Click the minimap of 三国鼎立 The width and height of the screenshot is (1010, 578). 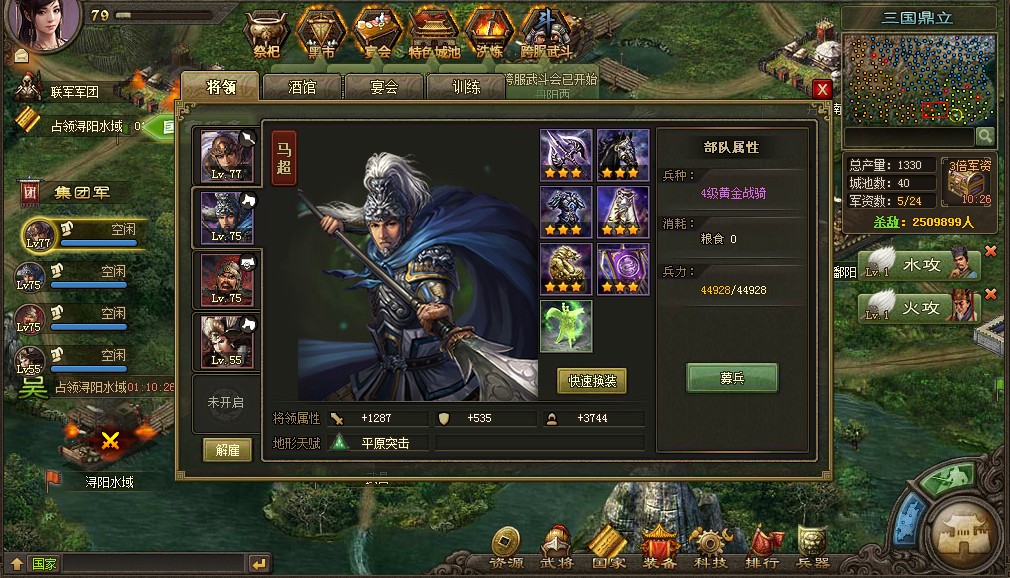919,78
